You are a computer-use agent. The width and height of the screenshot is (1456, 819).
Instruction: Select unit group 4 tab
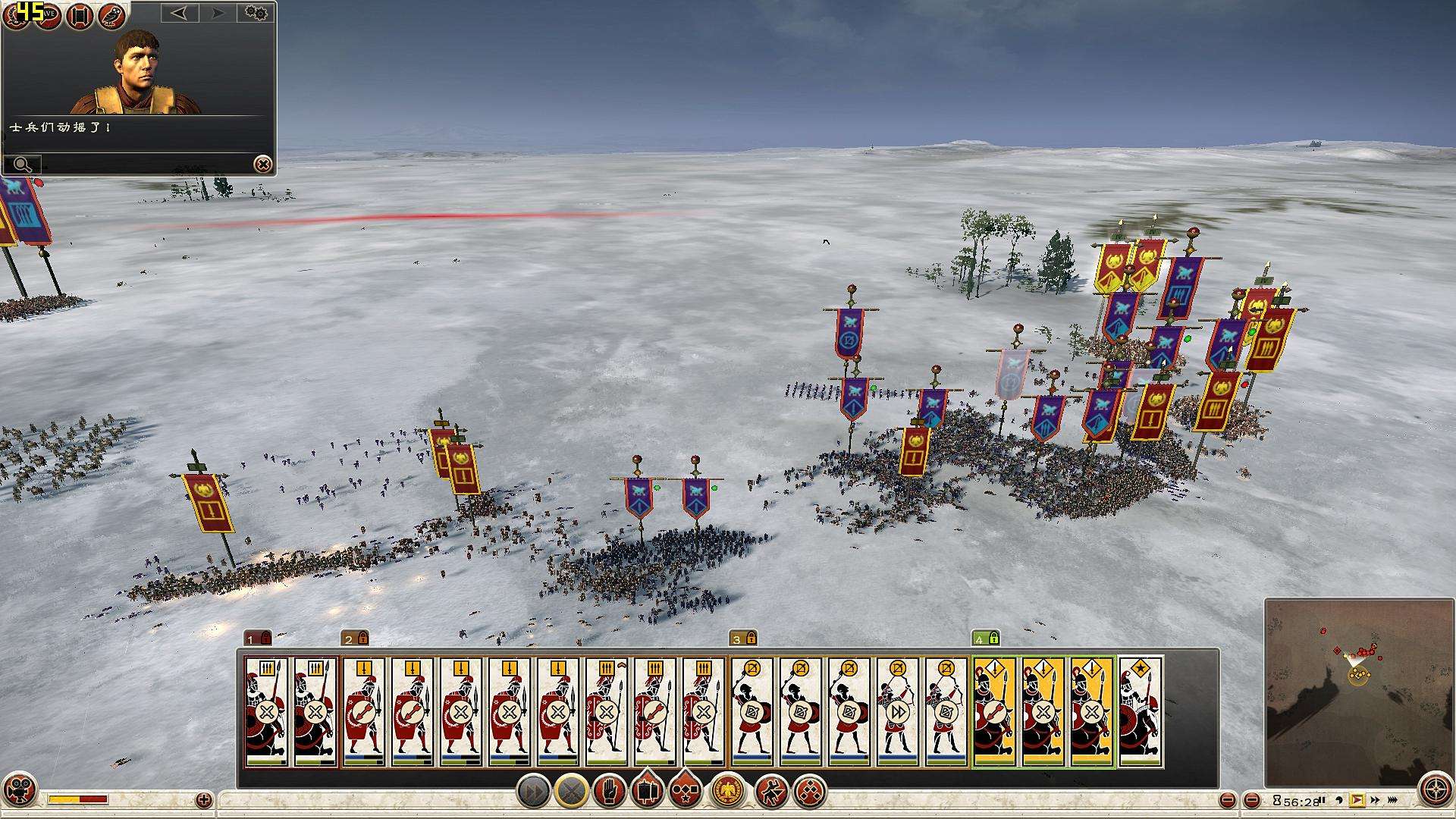click(x=985, y=639)
